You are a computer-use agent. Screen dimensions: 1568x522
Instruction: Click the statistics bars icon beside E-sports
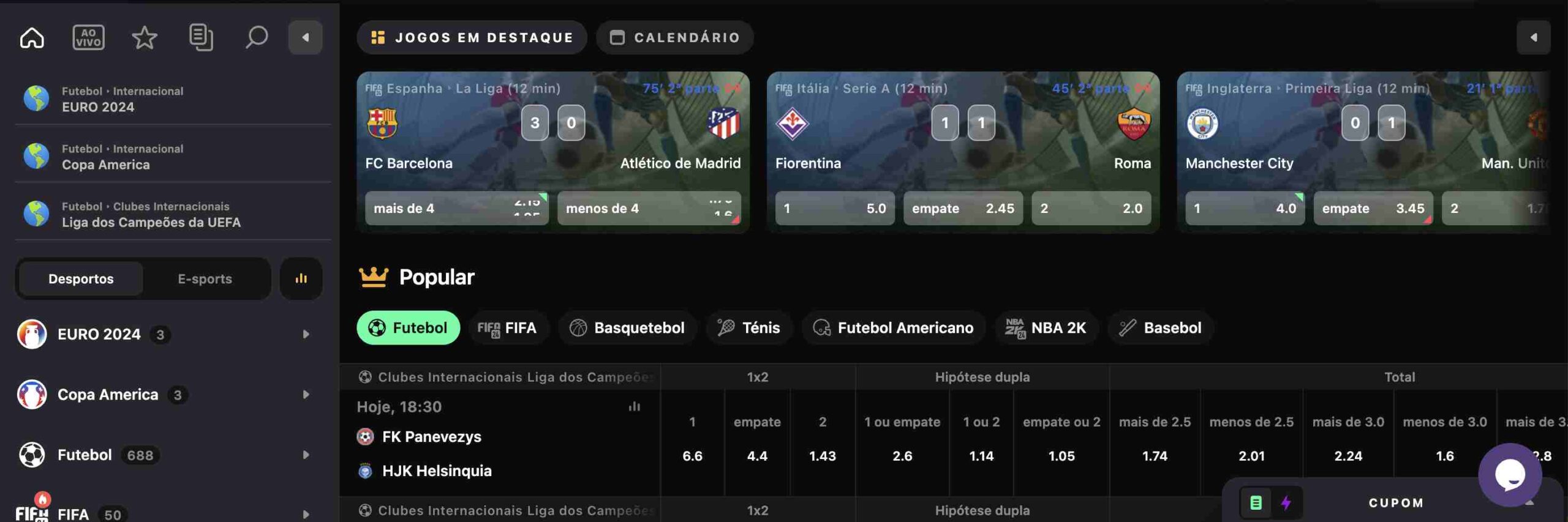(x=301, y=278)
